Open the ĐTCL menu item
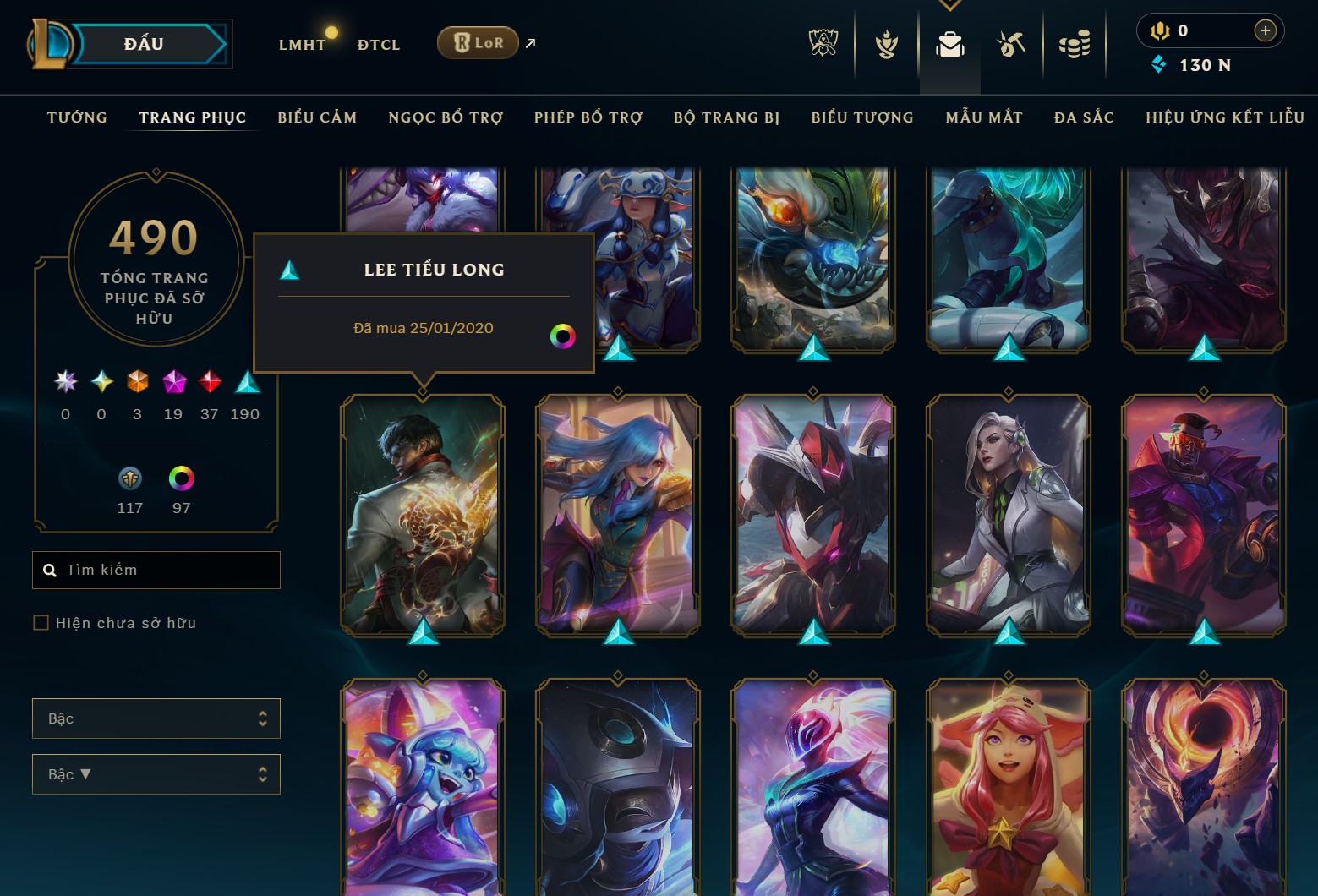This screenshot has width=1318, height=896. 378,44
